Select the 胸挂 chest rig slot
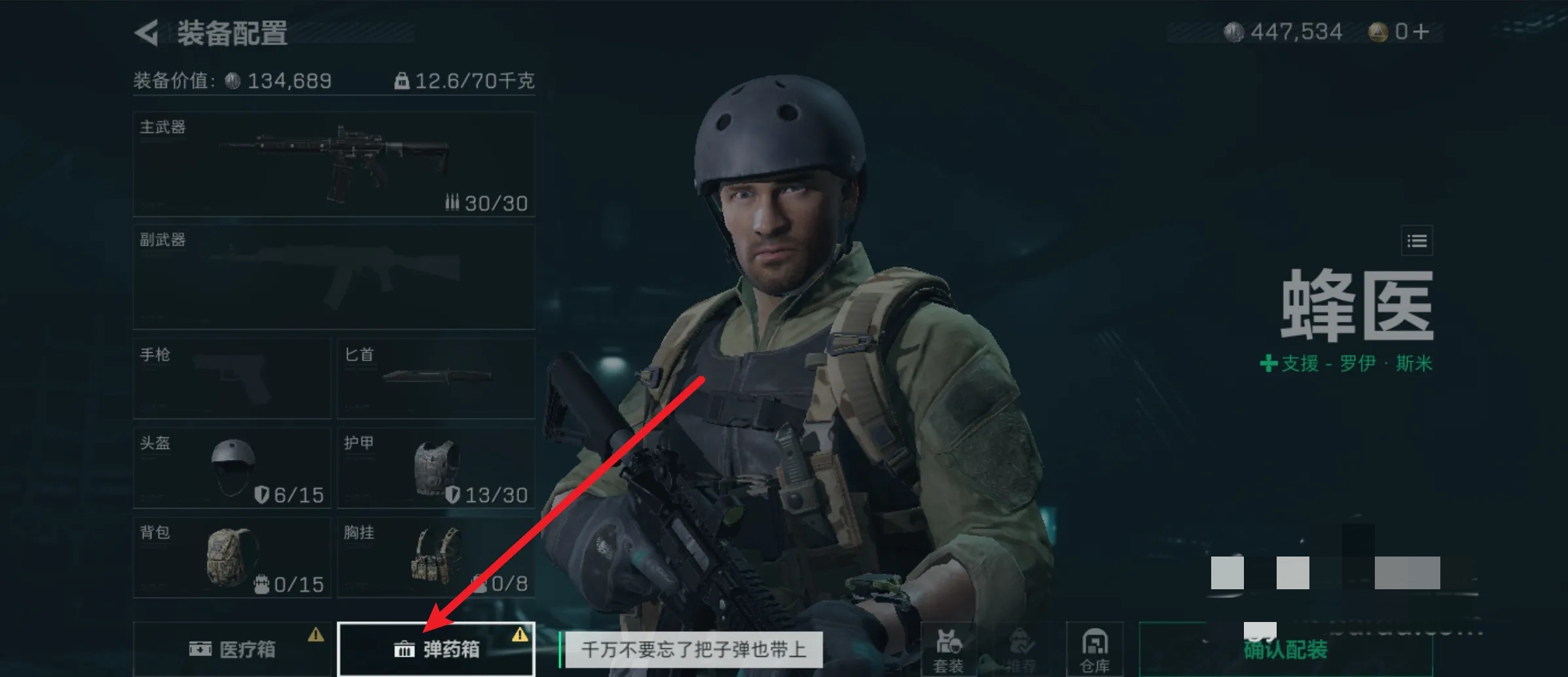The image size is (1568, 677). (435, 558)
